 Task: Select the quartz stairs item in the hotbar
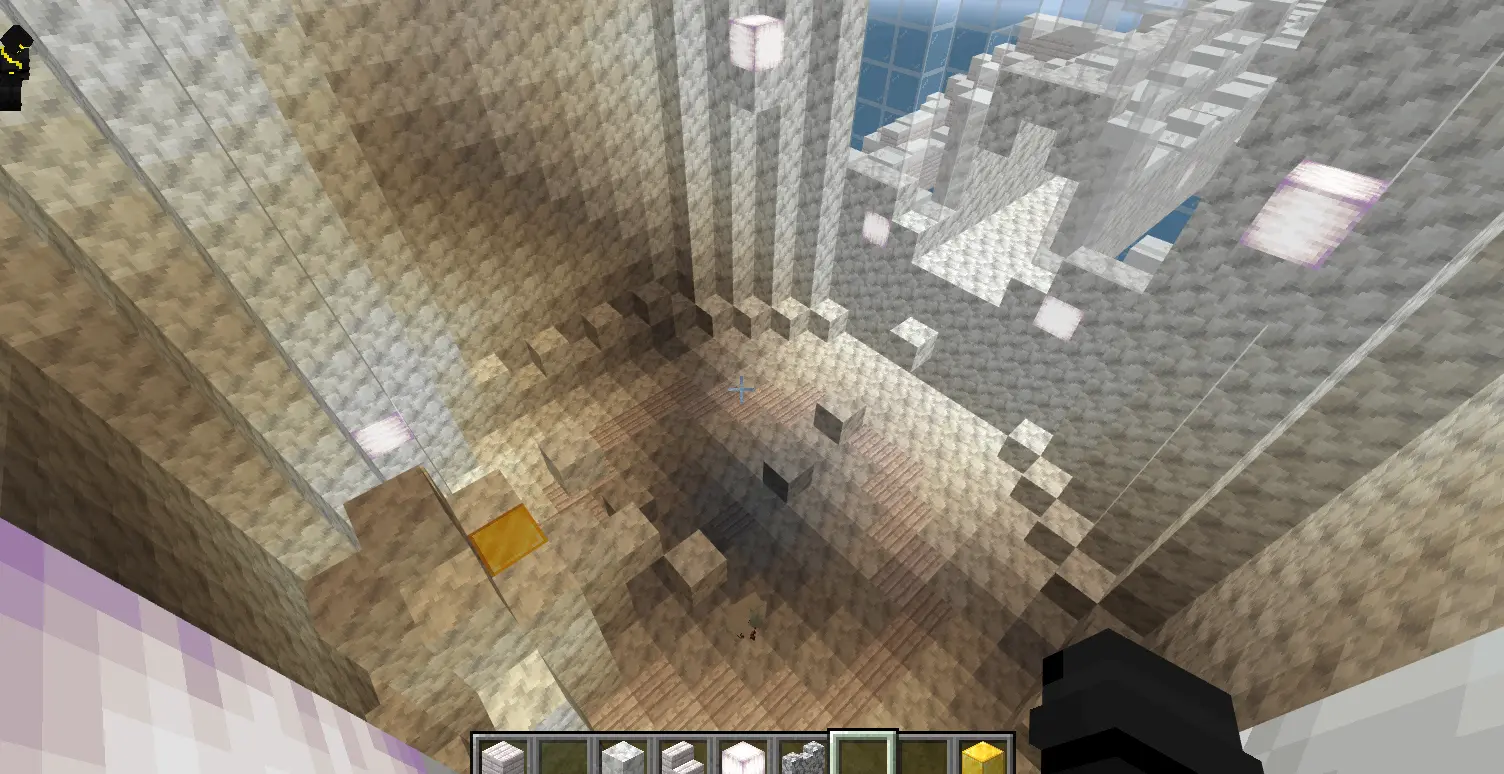[682, 753]
